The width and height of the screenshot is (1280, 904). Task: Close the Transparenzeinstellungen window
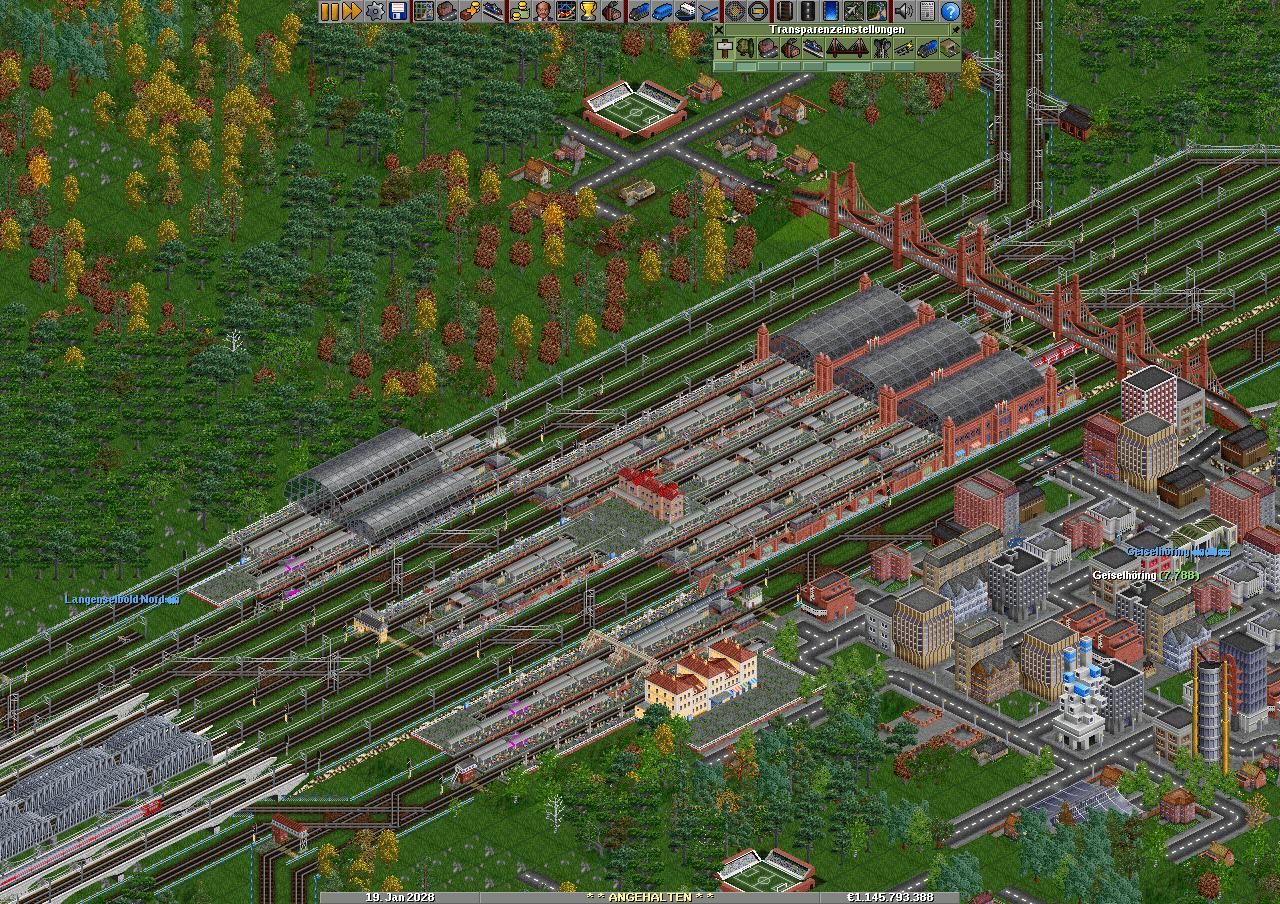[x=719, y=30]
